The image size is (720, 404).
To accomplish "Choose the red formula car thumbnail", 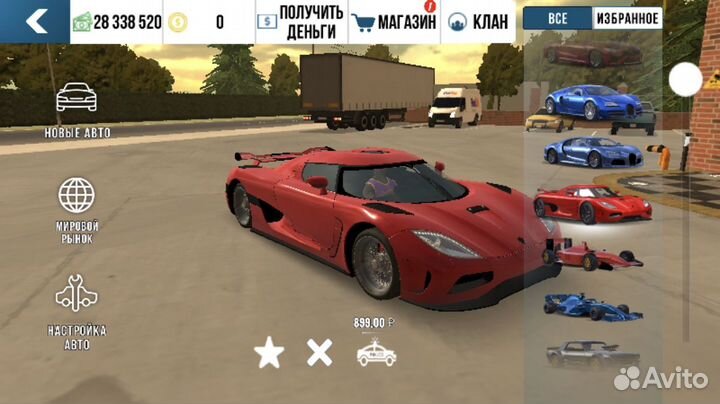I will [x=596, y=255].
